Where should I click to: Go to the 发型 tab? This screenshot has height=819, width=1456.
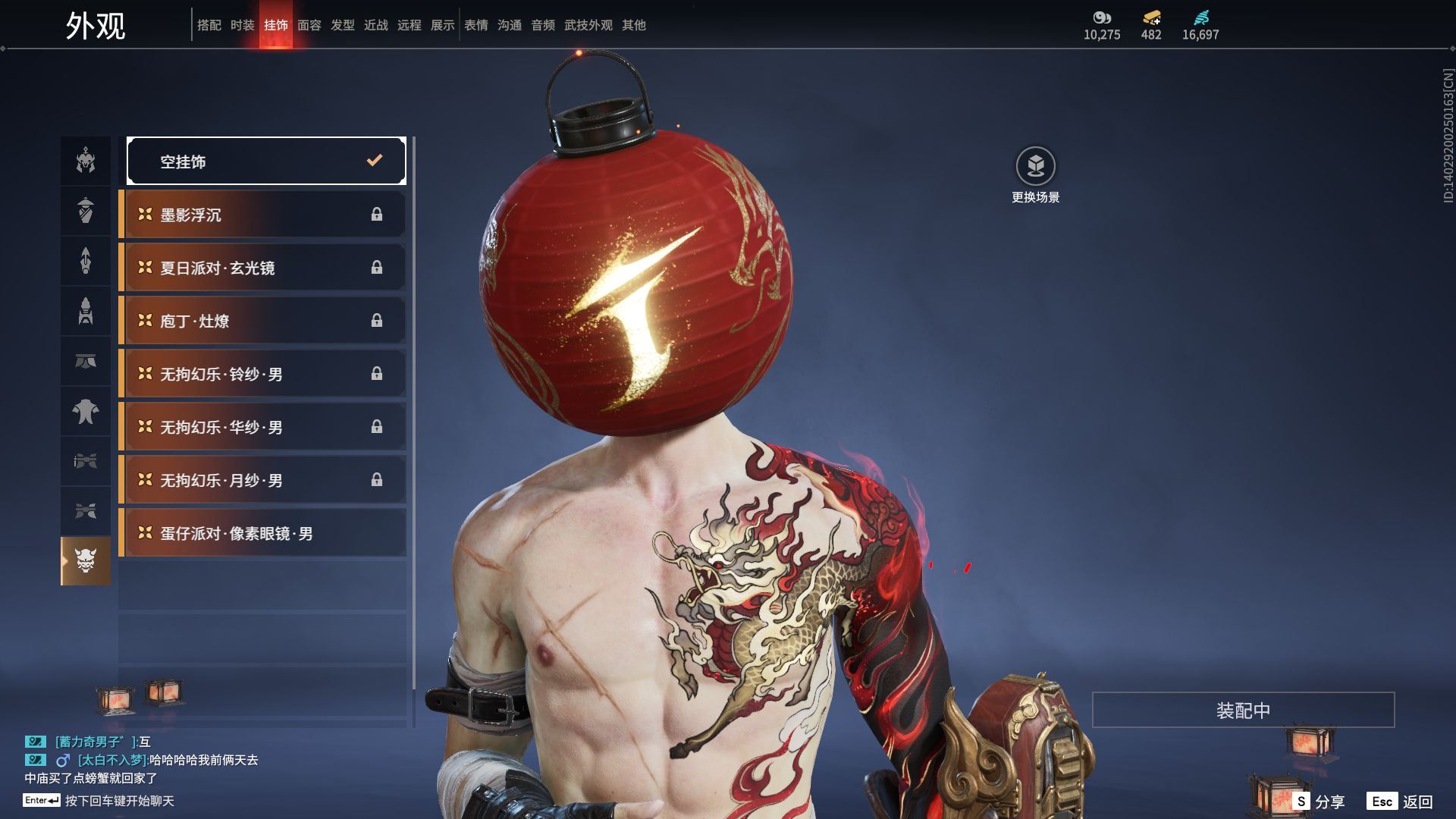click(x=343, y=25)
